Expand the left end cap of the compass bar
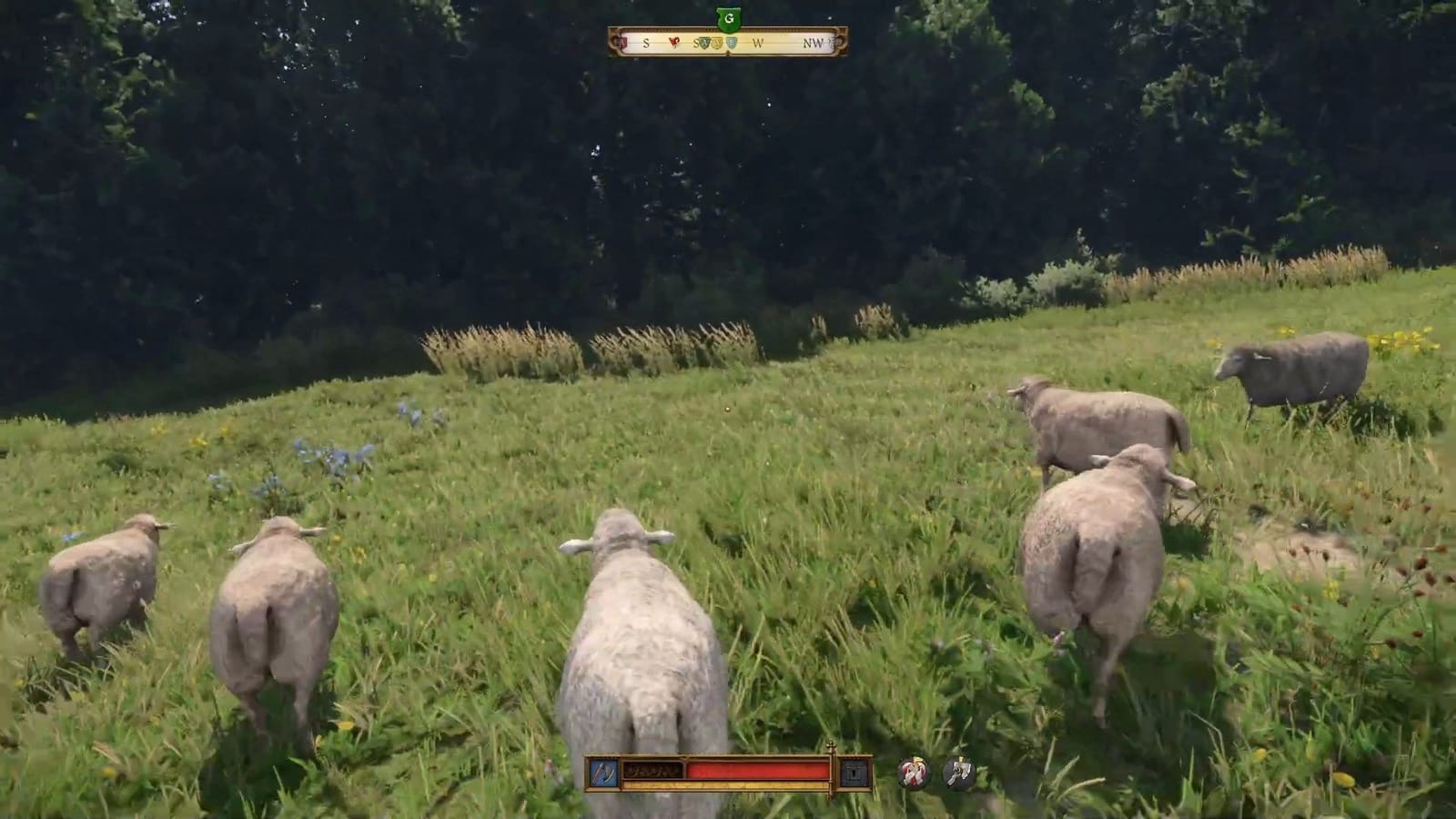This screenshot has height=819, width=1456. [x=616, y=41]
